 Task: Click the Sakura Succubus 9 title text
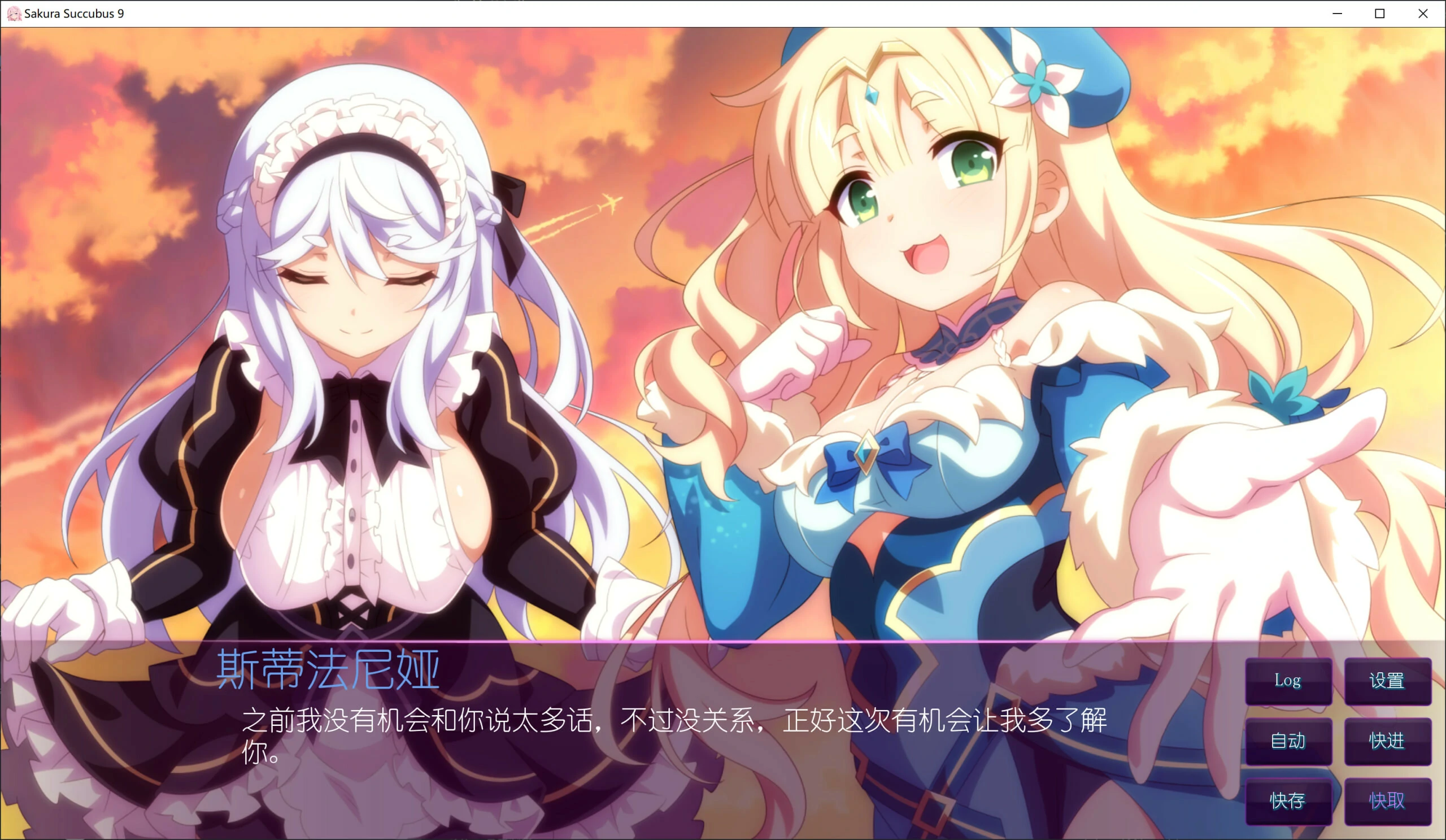tap(75, 12)
